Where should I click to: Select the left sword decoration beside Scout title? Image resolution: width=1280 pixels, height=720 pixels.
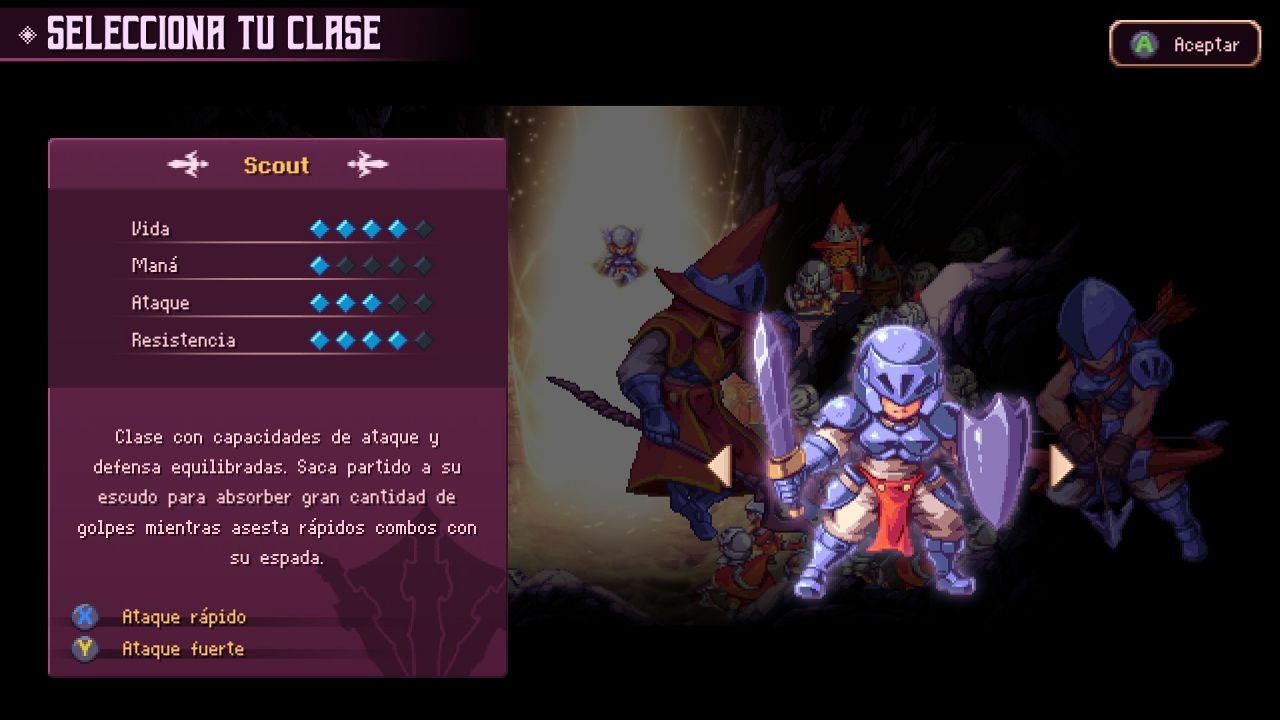pyautogui.click(x=189, y=165)
